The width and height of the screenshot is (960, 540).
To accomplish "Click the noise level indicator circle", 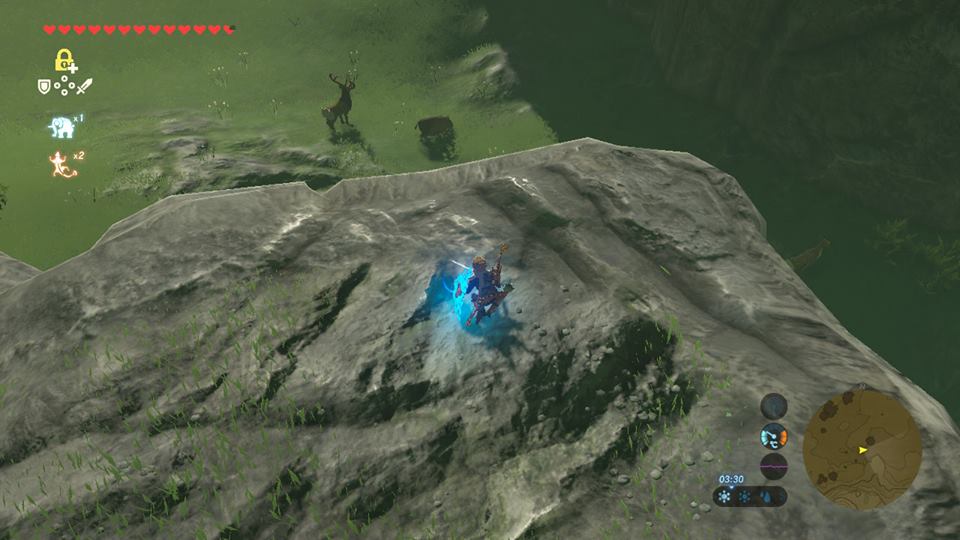I will tap(774, 466).
